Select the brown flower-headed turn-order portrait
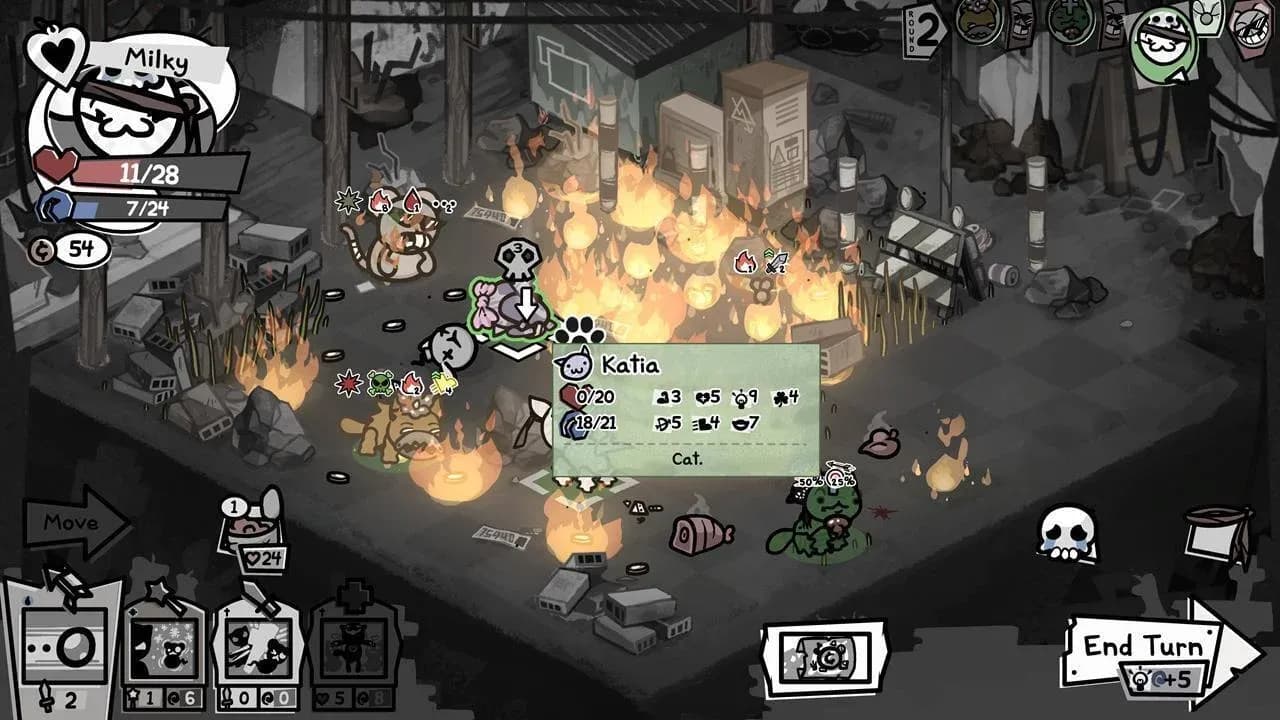The width and height of the screenshot is (1280, 720). (978, 20)
